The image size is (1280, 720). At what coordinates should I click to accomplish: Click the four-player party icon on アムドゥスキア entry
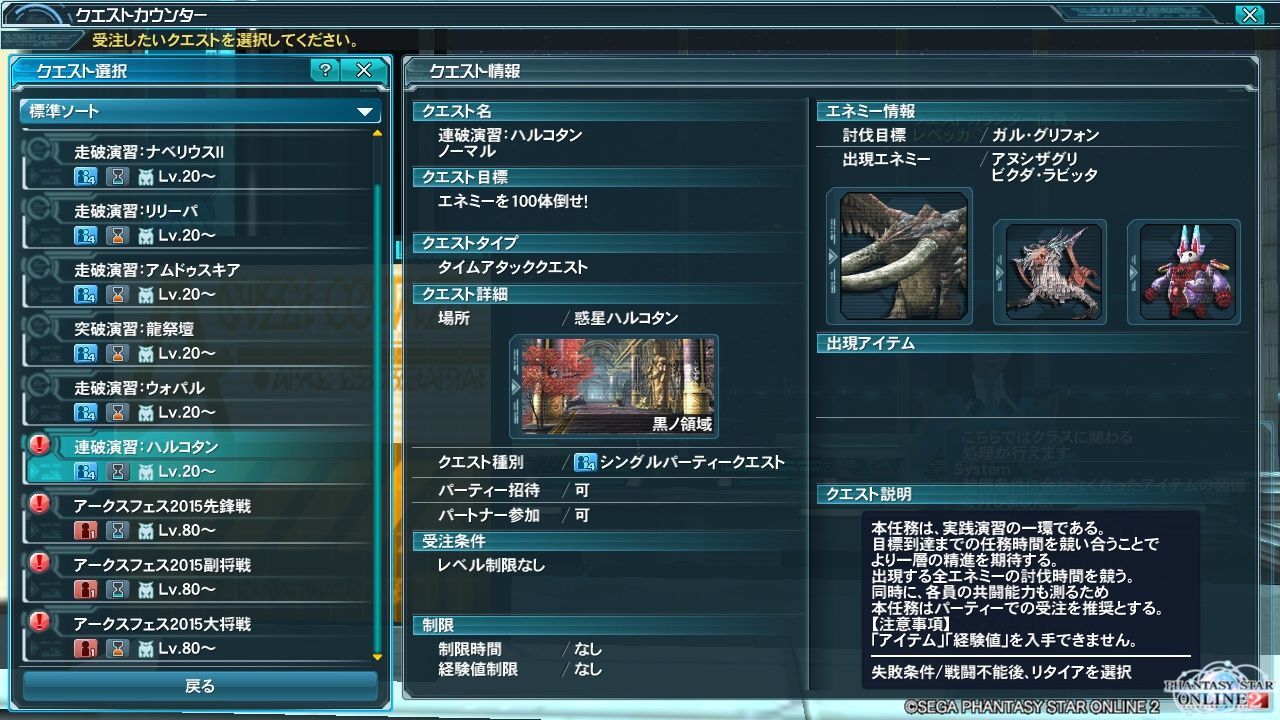[88, 292]
